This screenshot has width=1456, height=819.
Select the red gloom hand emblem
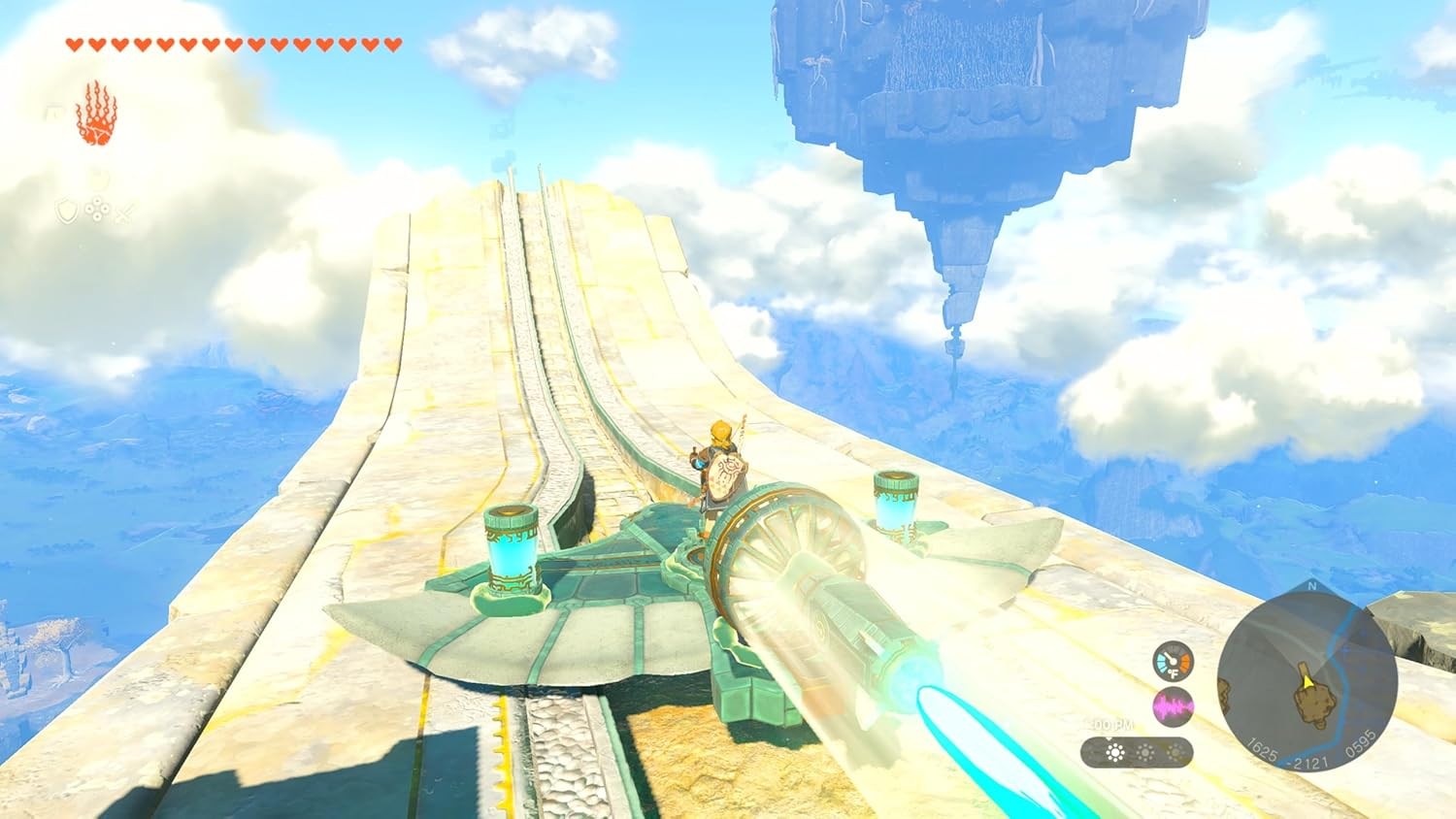click(97, 114)
